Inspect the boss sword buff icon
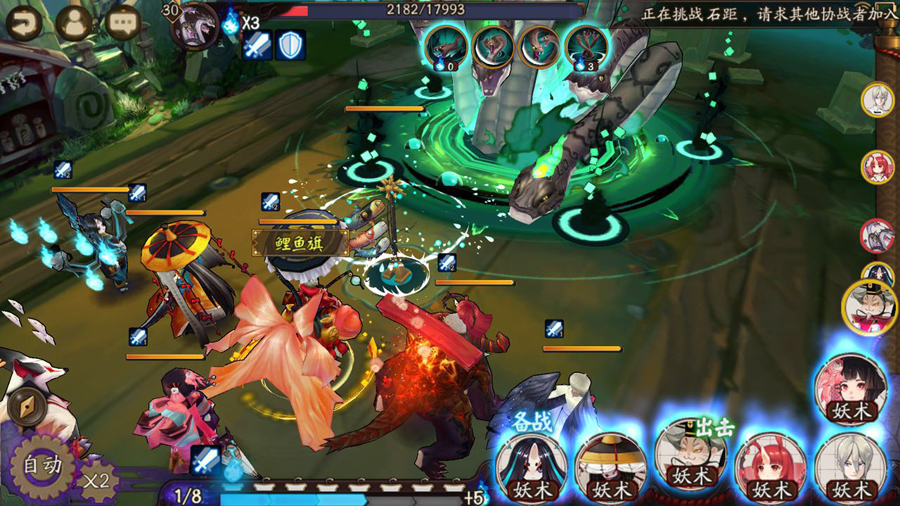The width and height of the screenshot is (900, 506). click(258, 45)
